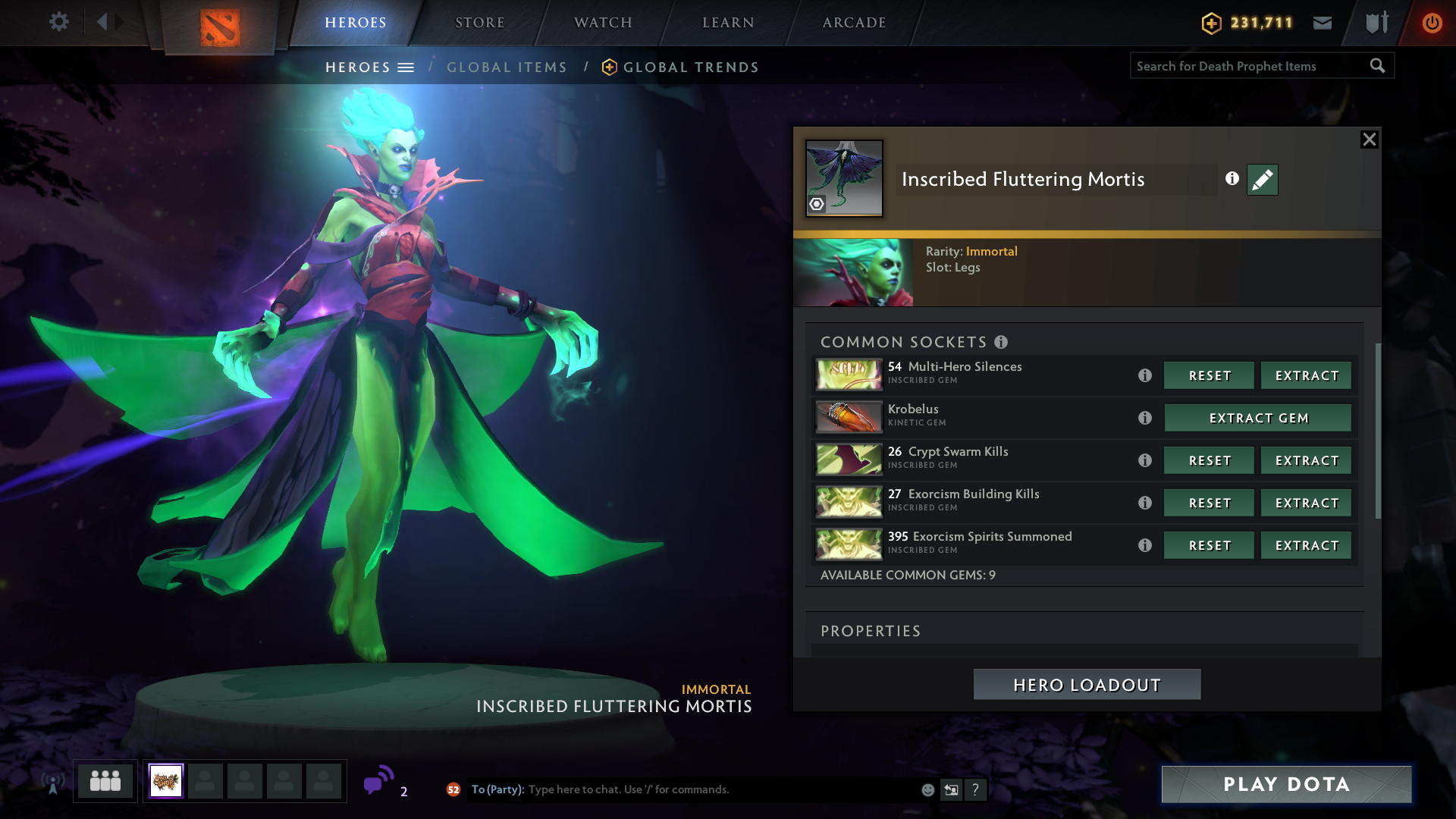Close the item details panel
Viewport: 1456px width, 819px height.
pyautogui.click(x=1369, y=140)
